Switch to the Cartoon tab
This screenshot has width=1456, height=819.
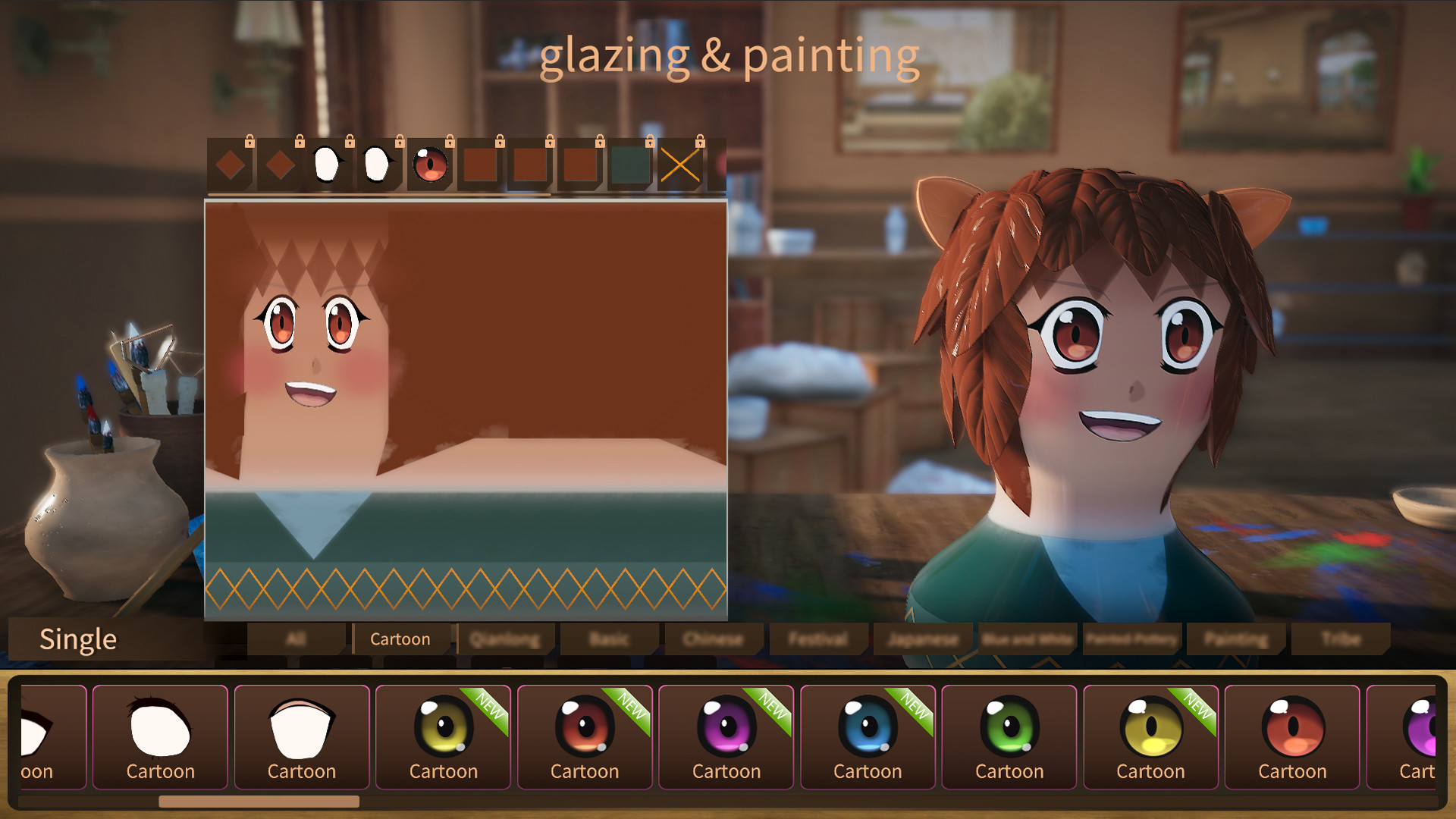[400, 639]
